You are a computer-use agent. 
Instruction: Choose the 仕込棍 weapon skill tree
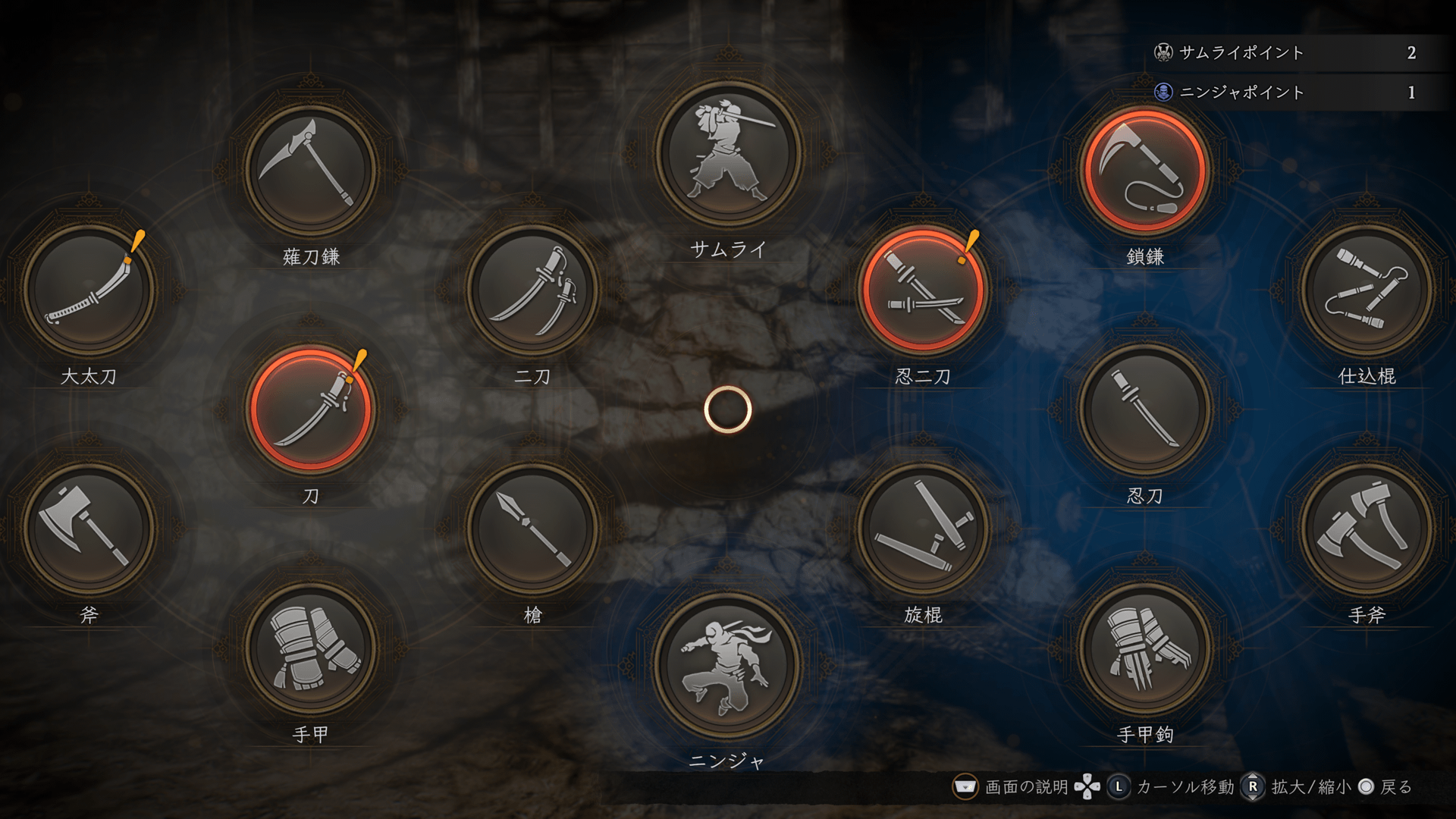(1367, 290)
